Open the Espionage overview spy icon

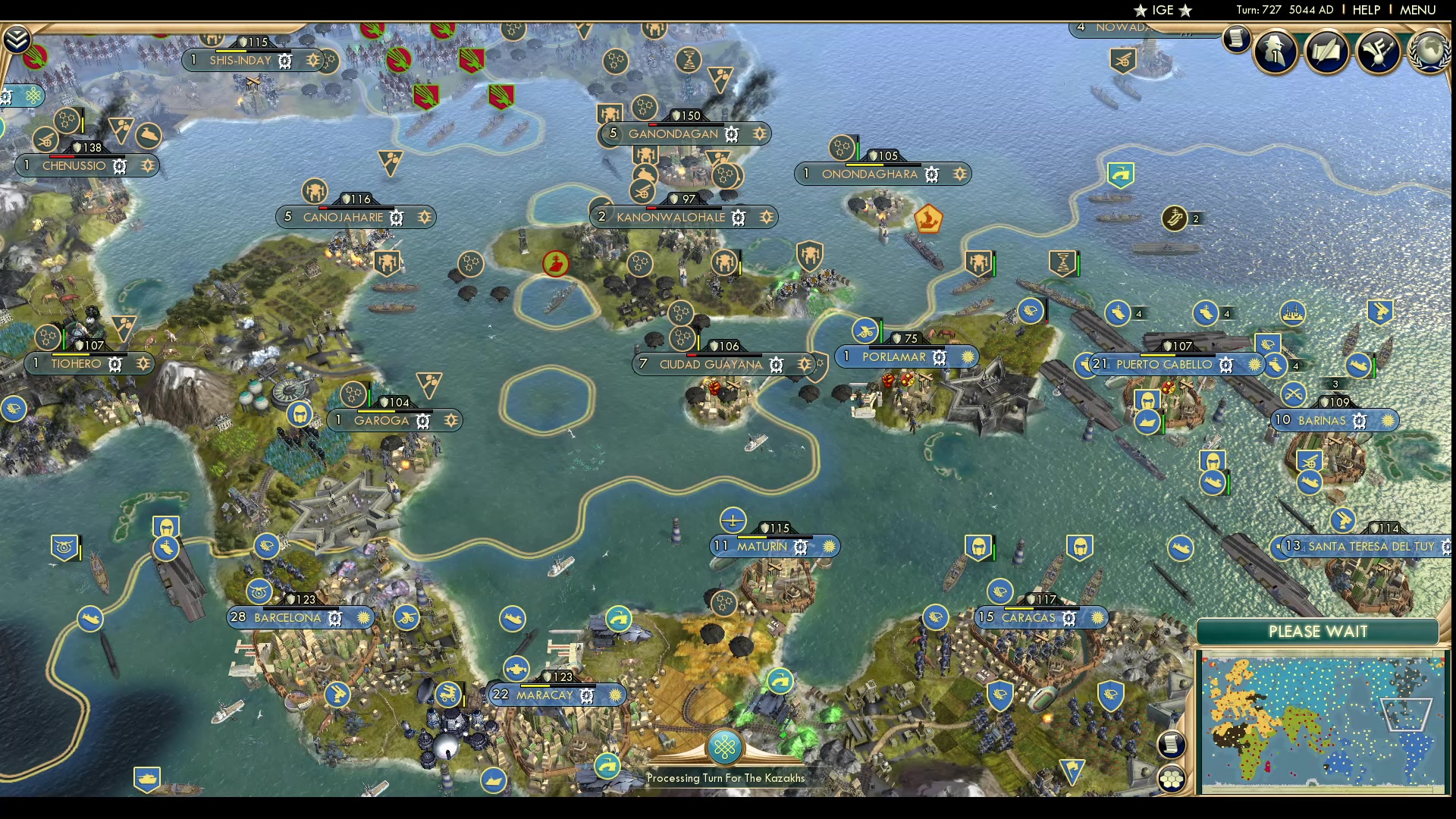[x=1275, y=51]
